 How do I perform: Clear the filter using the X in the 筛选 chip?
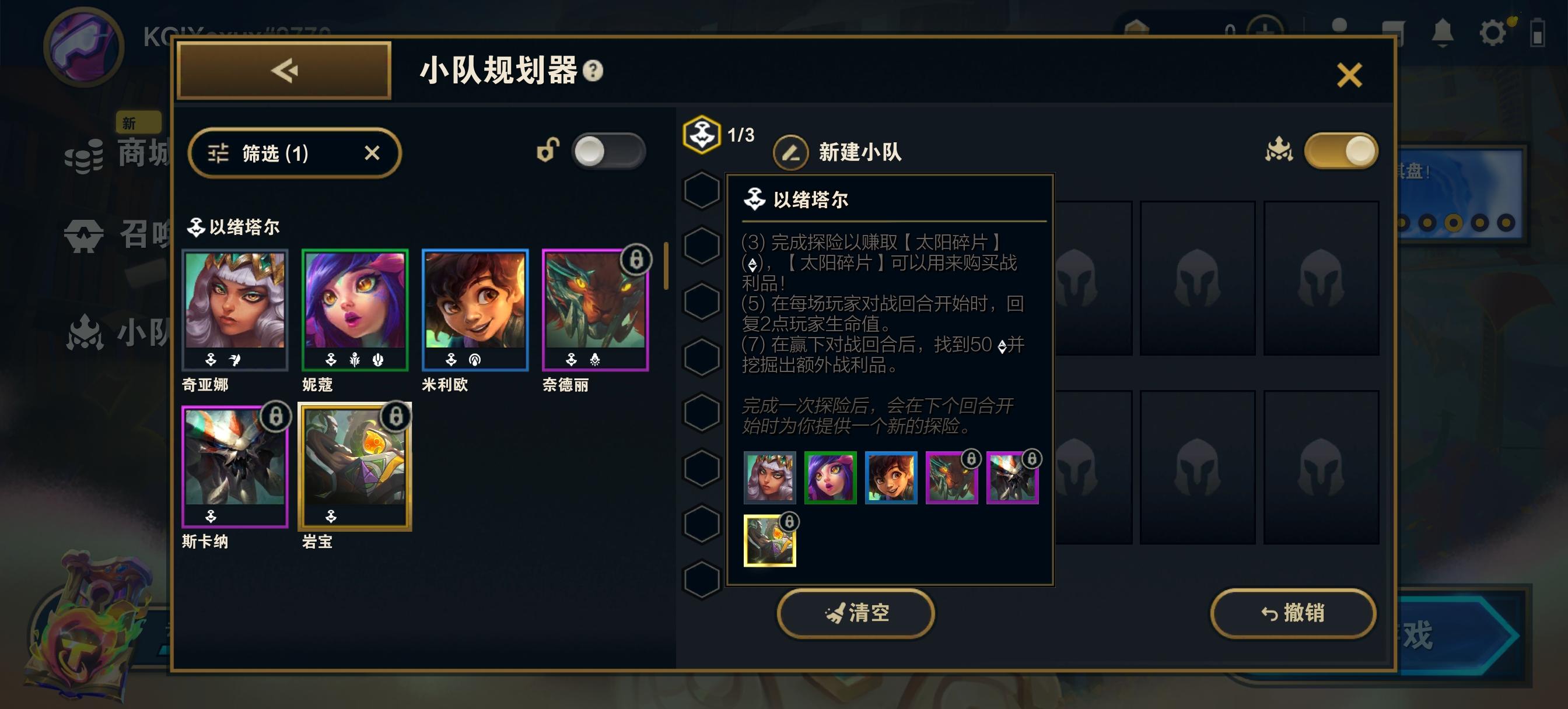[373, 153]
